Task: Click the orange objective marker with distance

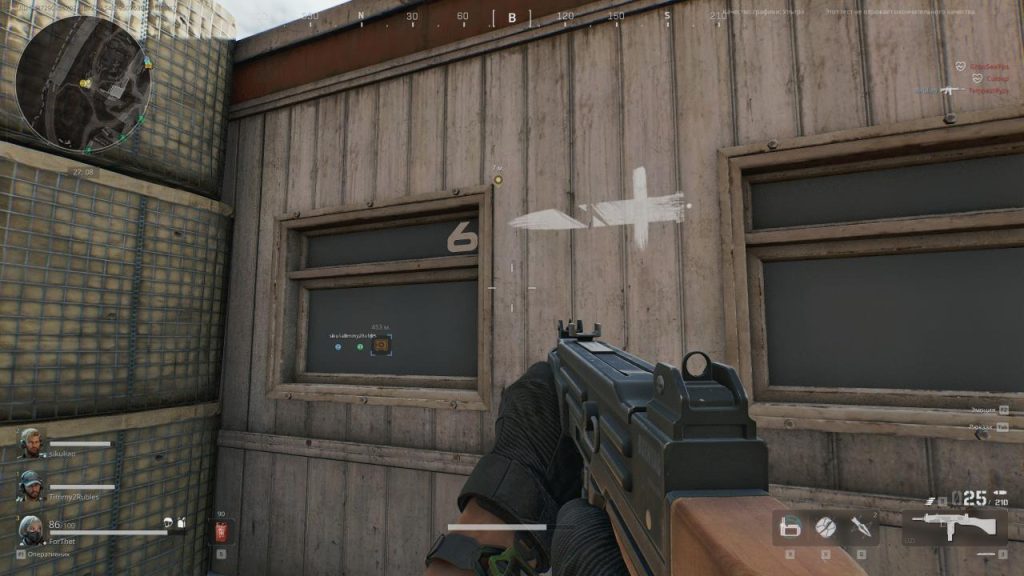Action: coord(381,345)
